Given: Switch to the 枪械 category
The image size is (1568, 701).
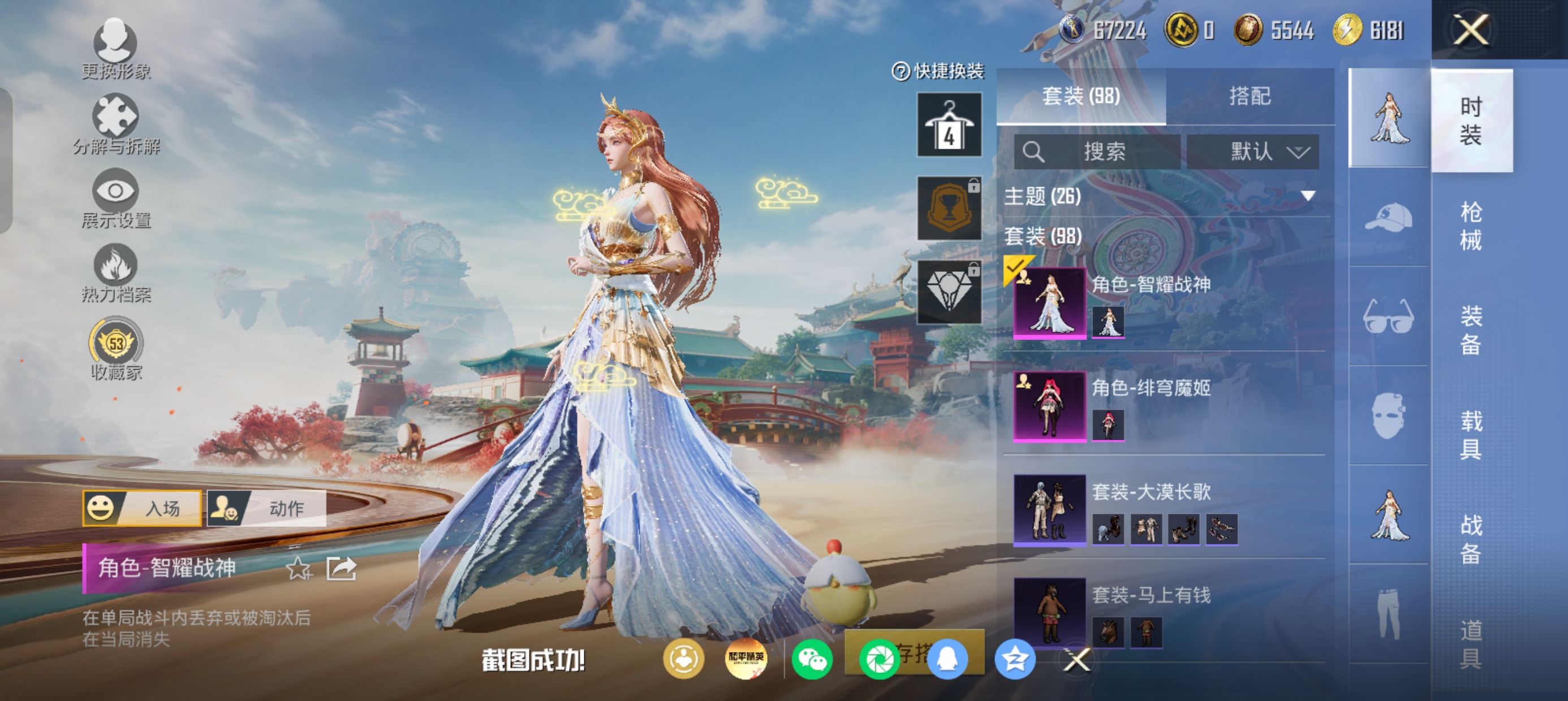Looking at the screenshot, I should click(1471, 226).
